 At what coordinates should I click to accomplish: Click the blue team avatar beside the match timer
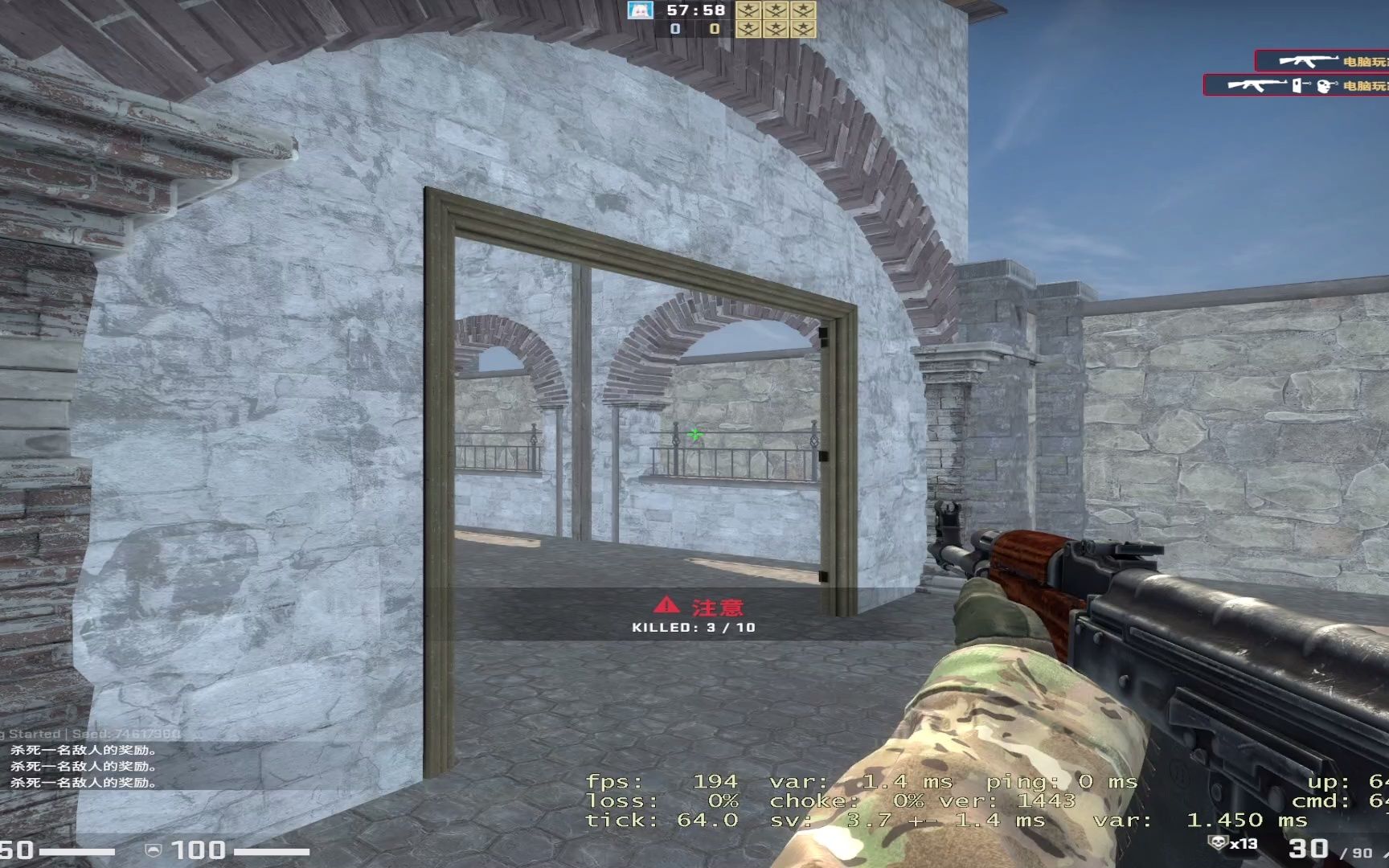[640, 10]
